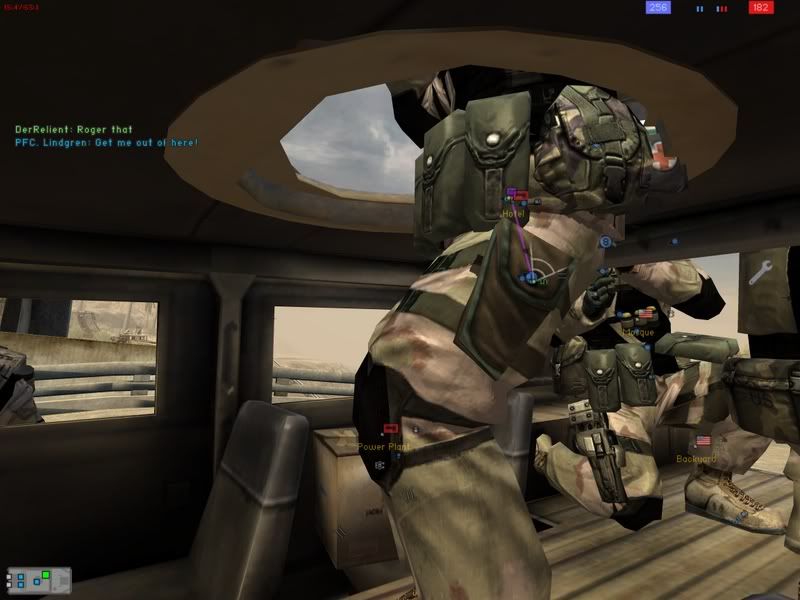
Task: Select the Backyard US flag marker
Action: [x=702, y=441]
